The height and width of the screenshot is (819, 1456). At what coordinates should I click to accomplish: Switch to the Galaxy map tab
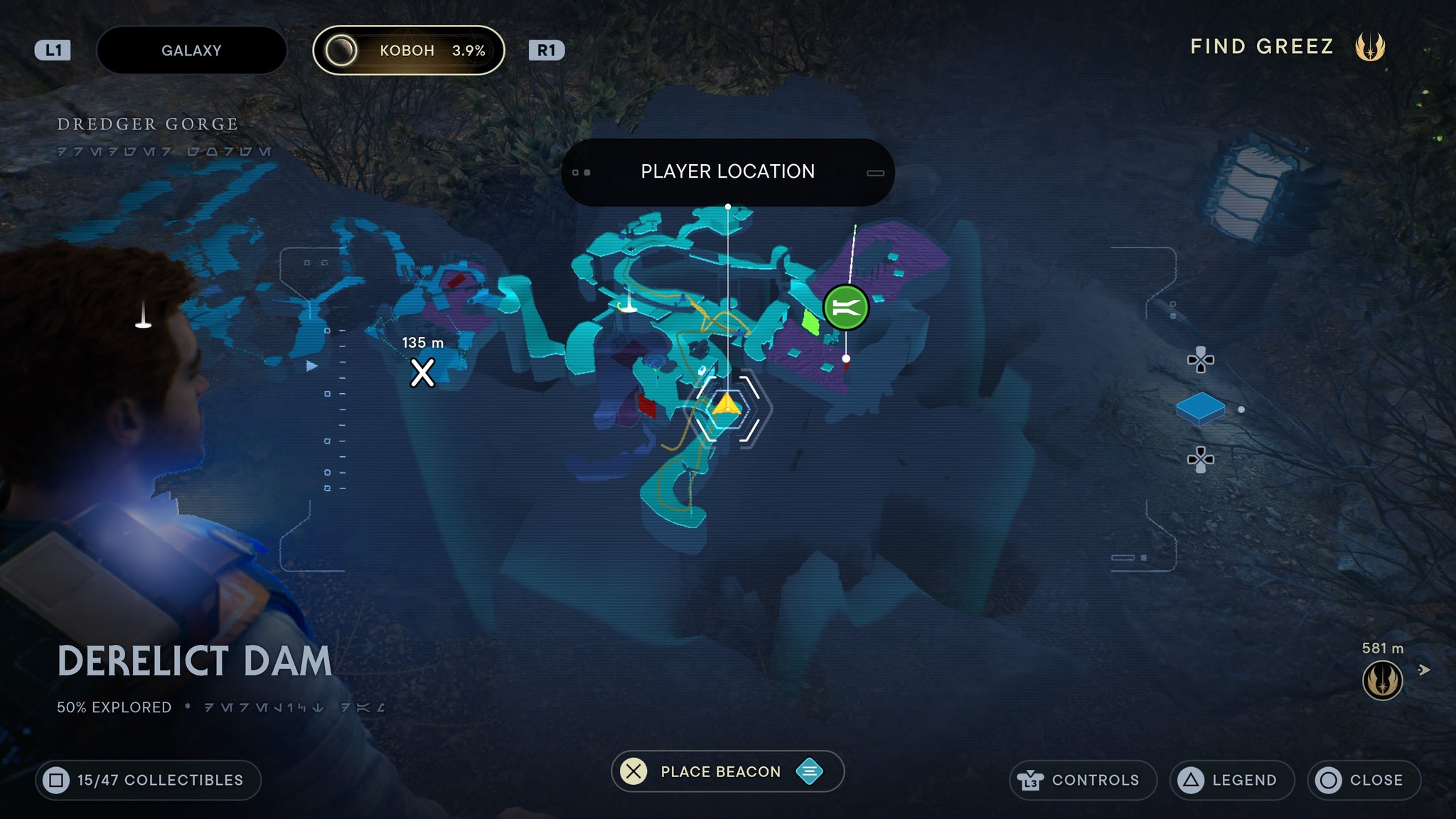click(x=191, y=50)
